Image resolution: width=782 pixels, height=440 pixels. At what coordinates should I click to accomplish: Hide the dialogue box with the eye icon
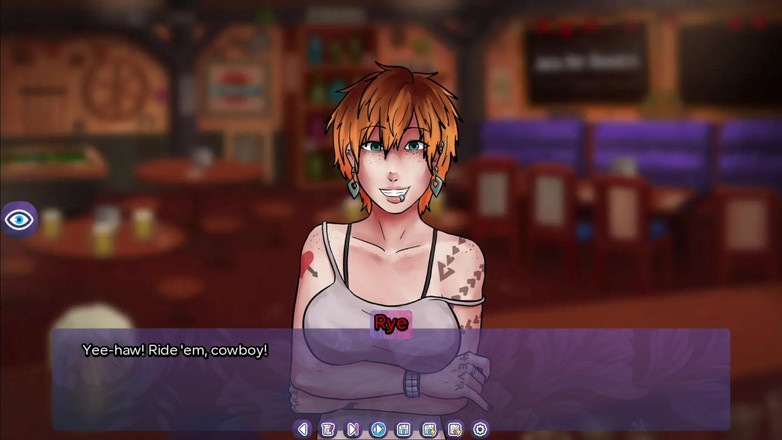coord(19,219)
